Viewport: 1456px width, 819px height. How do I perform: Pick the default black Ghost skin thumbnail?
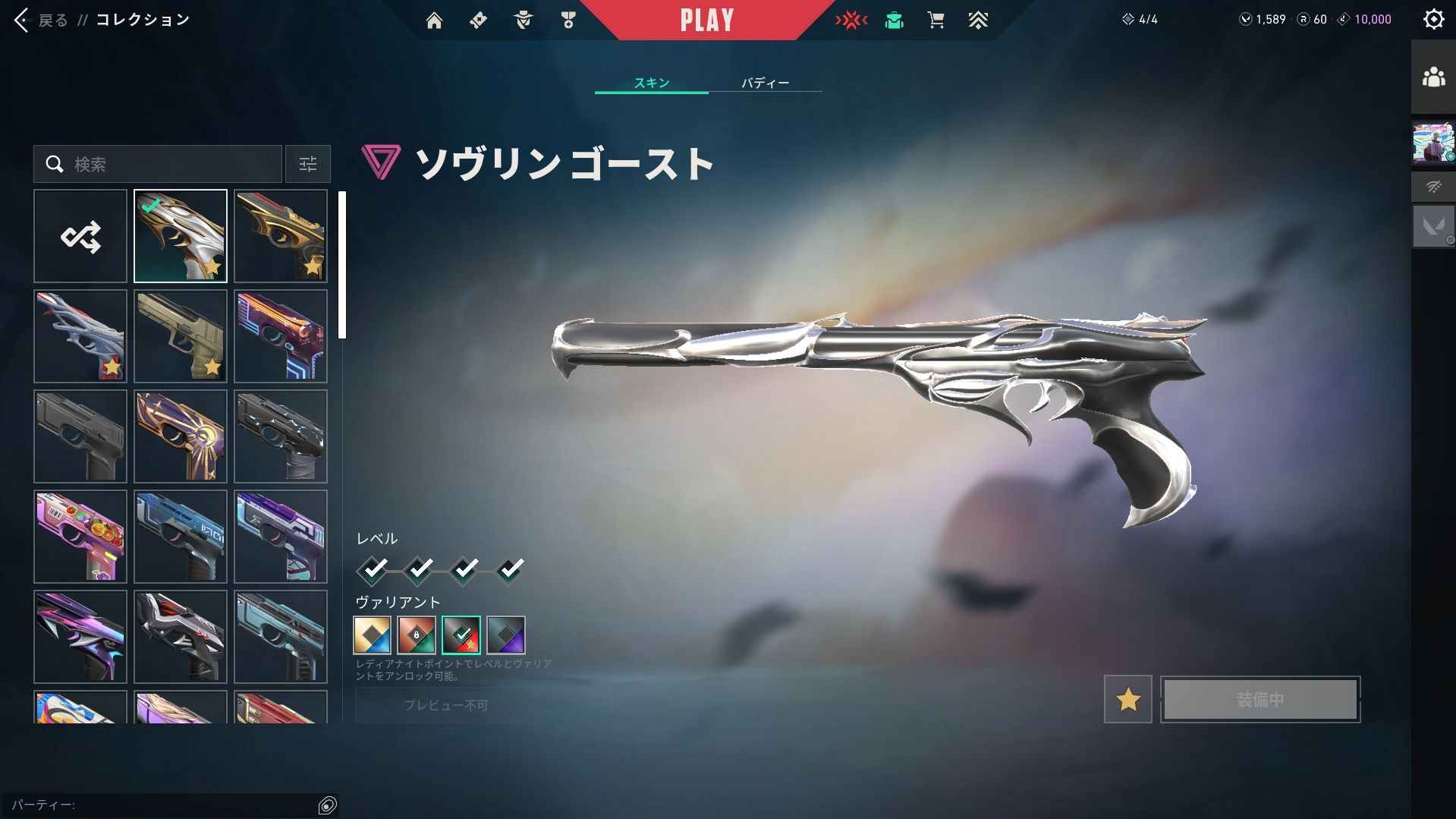[x=80, y=436]
